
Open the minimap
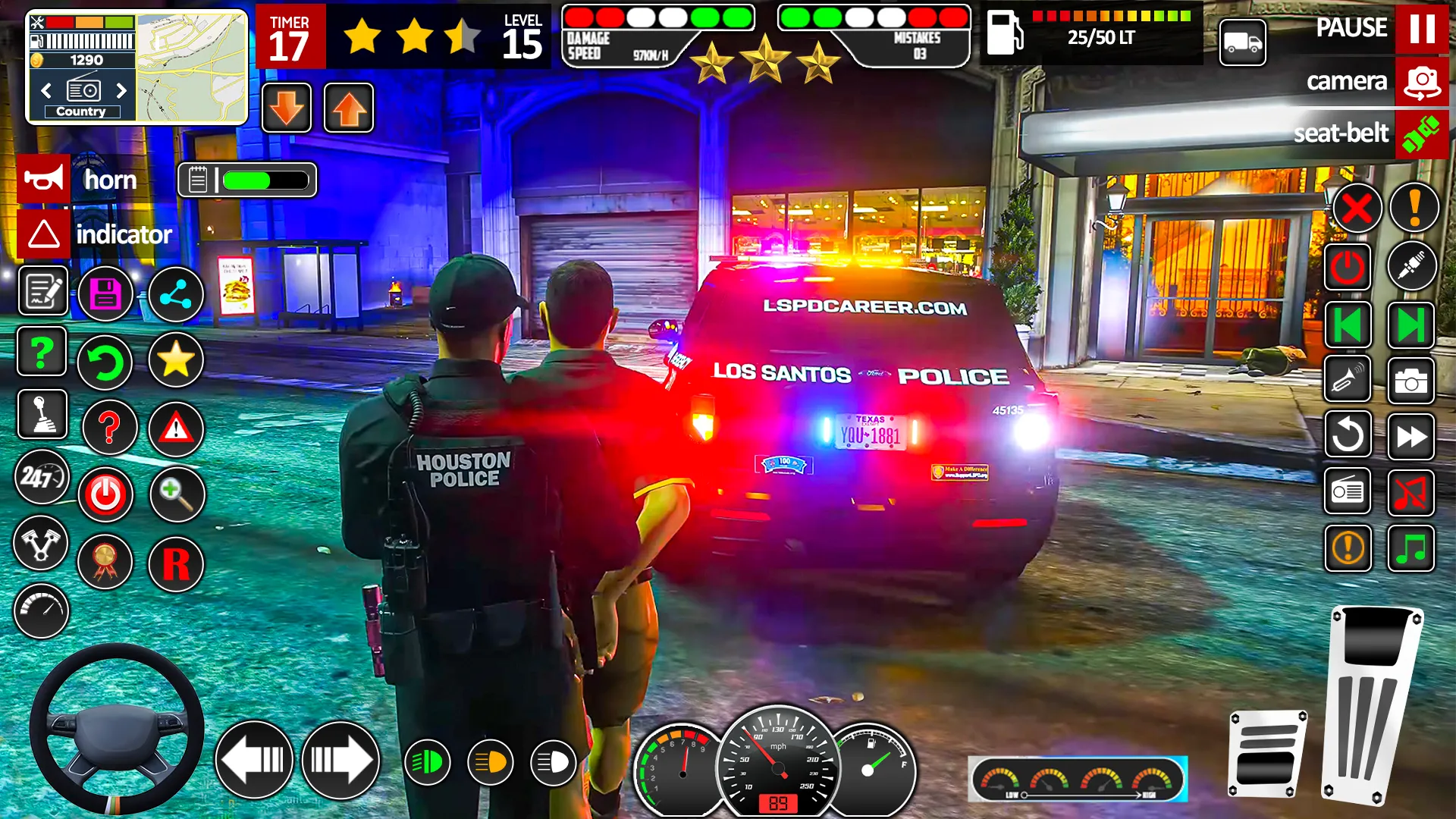(x=192, y=67)
